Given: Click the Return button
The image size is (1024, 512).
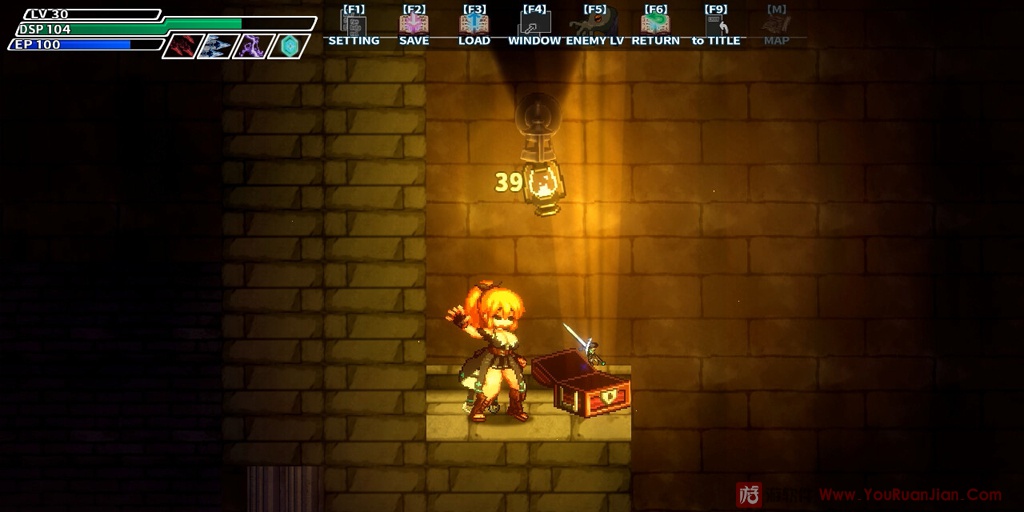Looking at the screenshot, I should [655, 25].
